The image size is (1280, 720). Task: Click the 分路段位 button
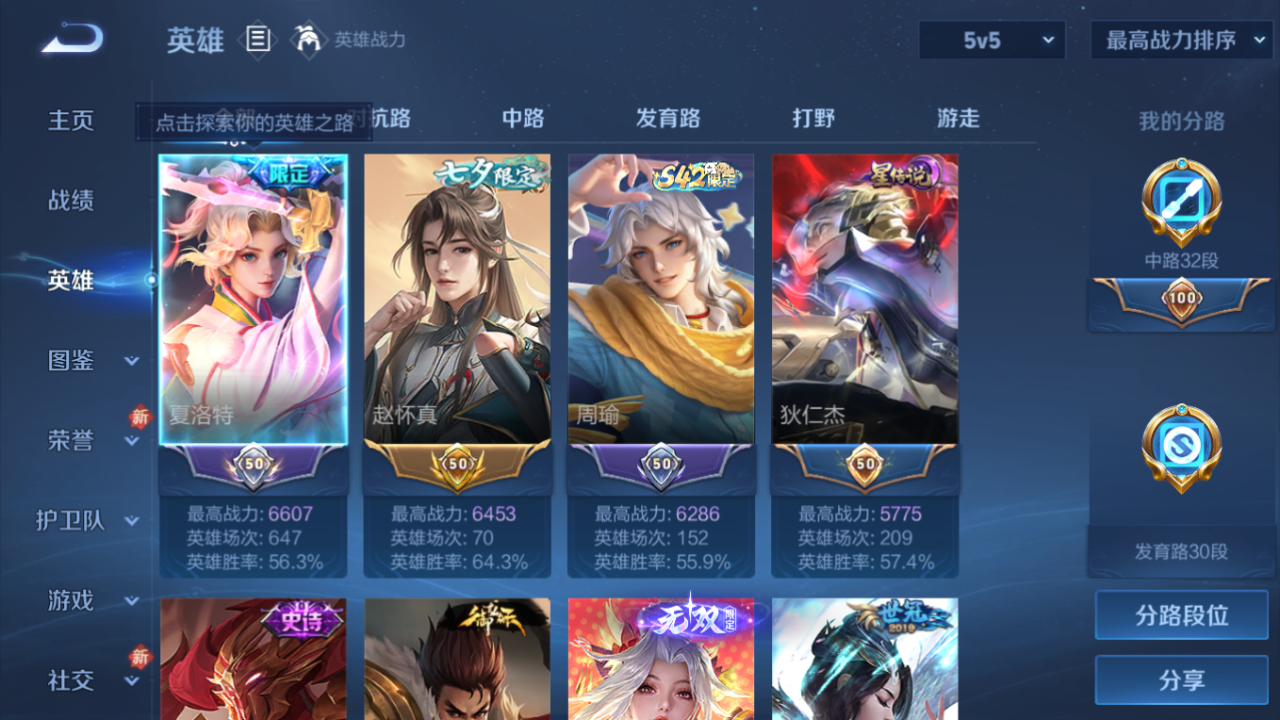(x=1180, y=615)
